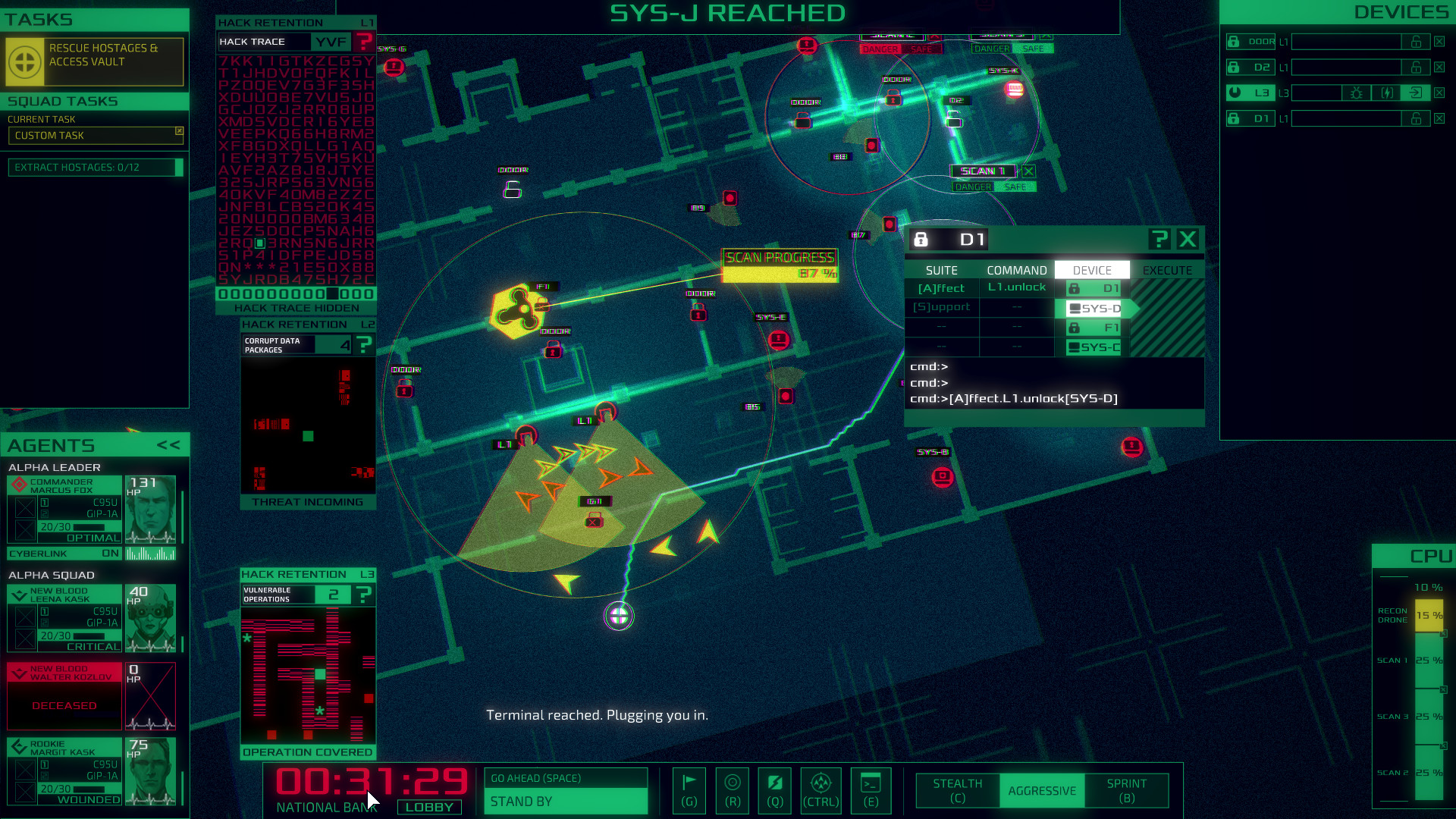Expand the SYS-D entry in DEVICE column
Viewport: 1456px width, 819px height.
point(1092,308)
